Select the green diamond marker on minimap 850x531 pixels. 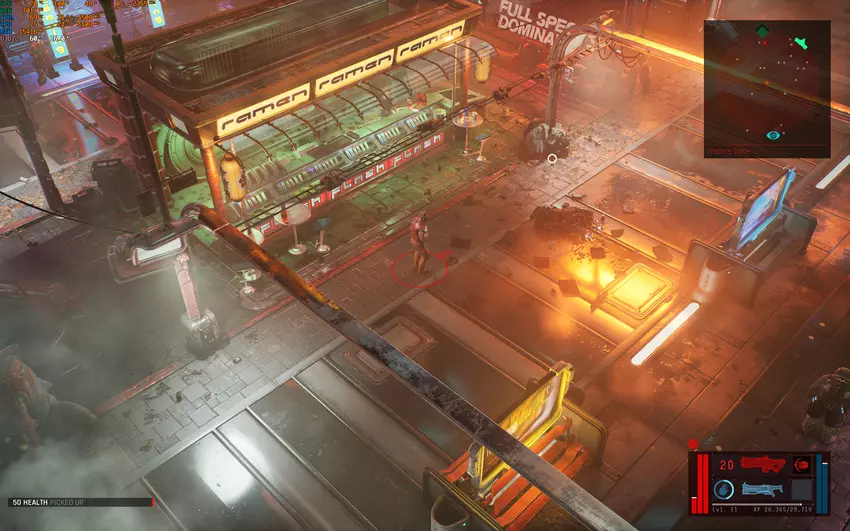tap(763, 32)
